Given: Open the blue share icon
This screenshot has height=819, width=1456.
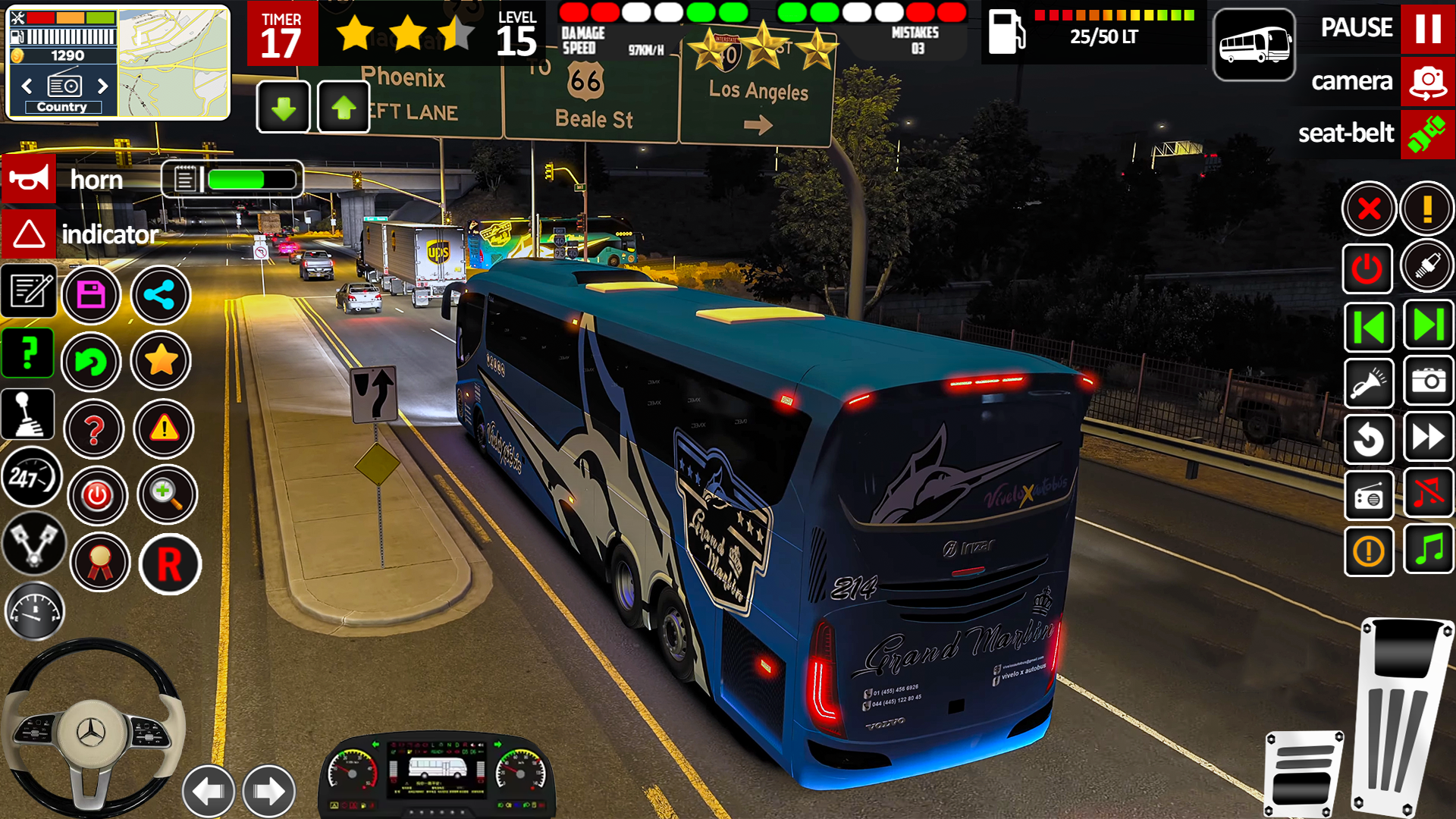Looking at the screenshot, I should (x=160, y=295).
